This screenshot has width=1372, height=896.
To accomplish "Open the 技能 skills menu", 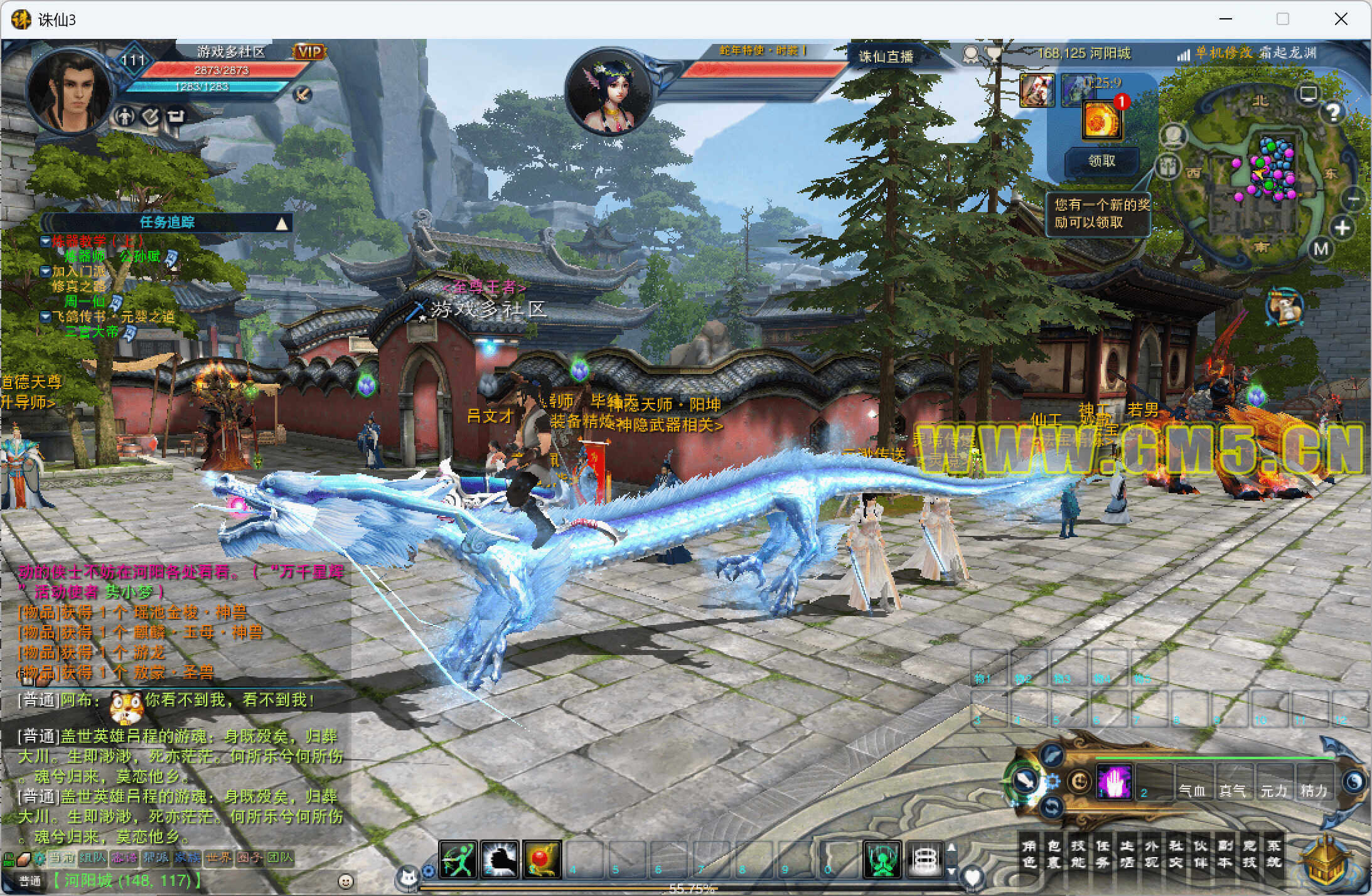I will 1078,853.
